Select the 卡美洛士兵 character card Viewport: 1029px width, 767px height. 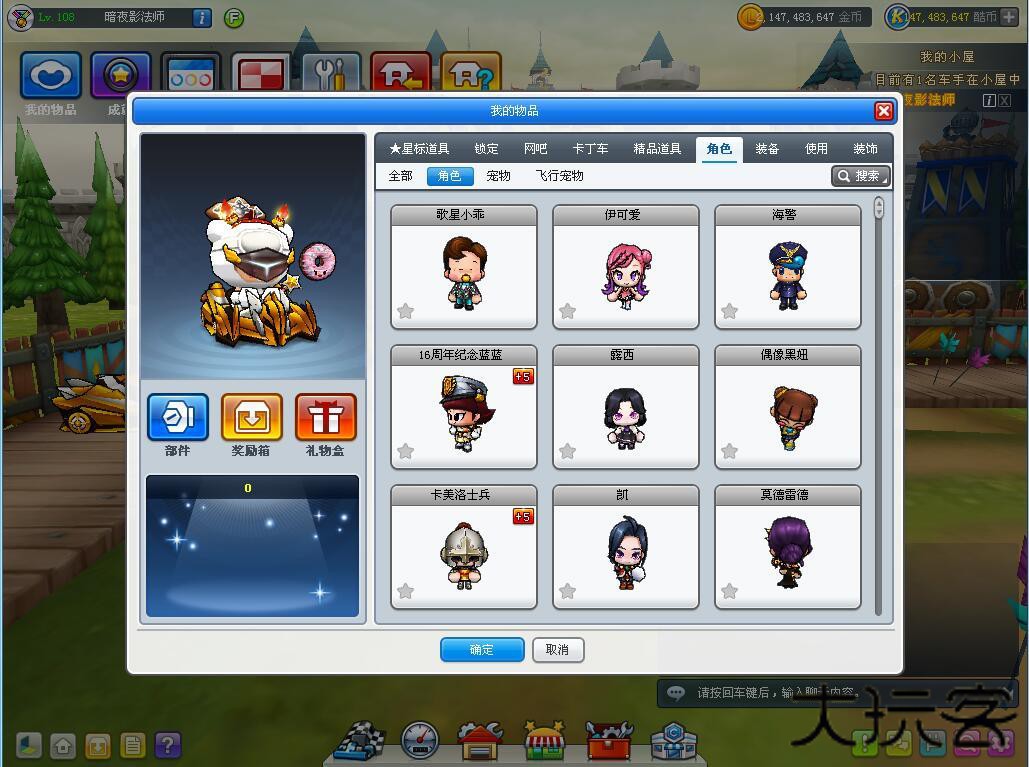click(x=464, y=548)
